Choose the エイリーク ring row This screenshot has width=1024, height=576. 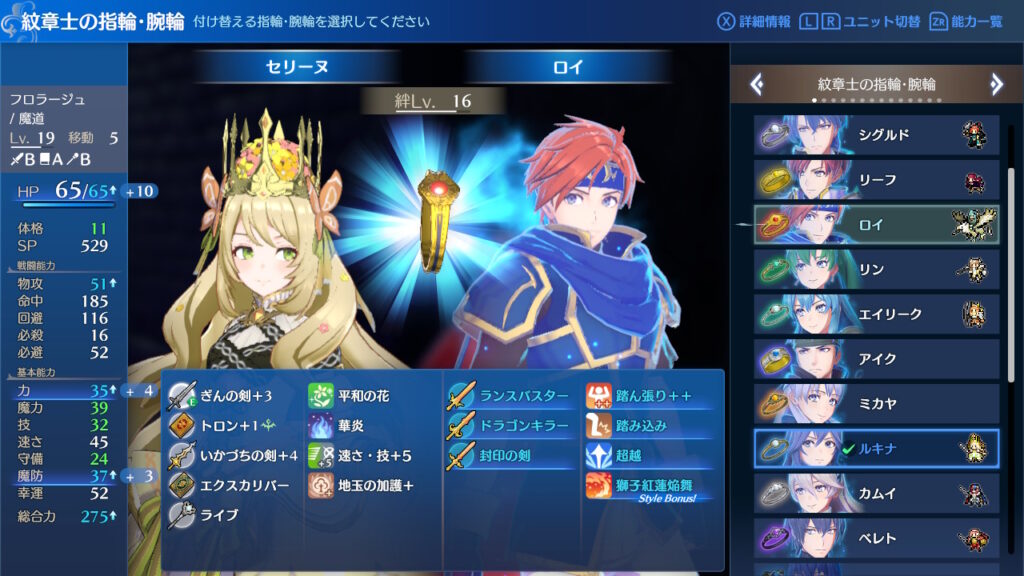876,314
